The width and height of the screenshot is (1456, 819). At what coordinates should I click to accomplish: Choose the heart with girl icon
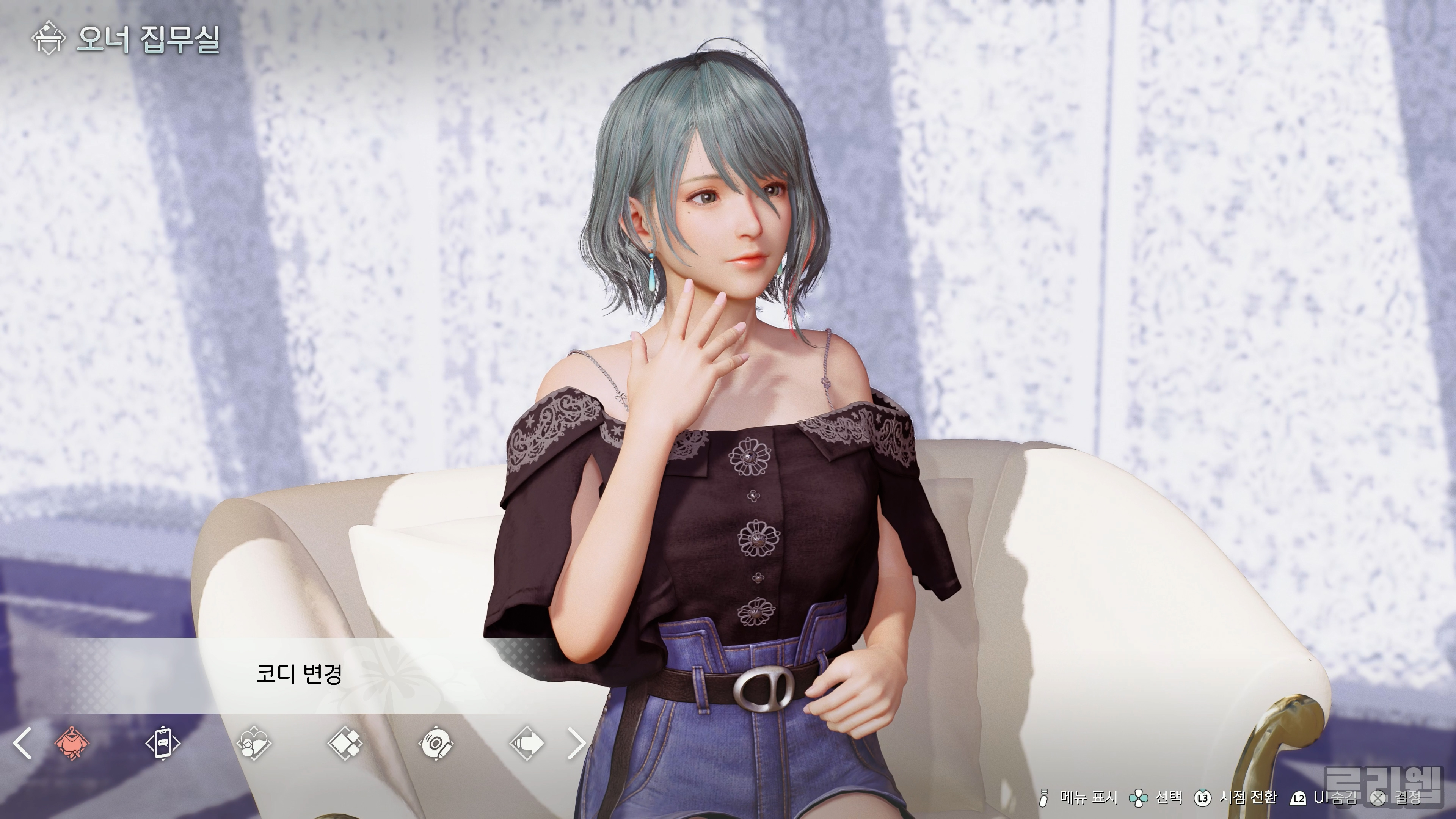click(254, 743)
